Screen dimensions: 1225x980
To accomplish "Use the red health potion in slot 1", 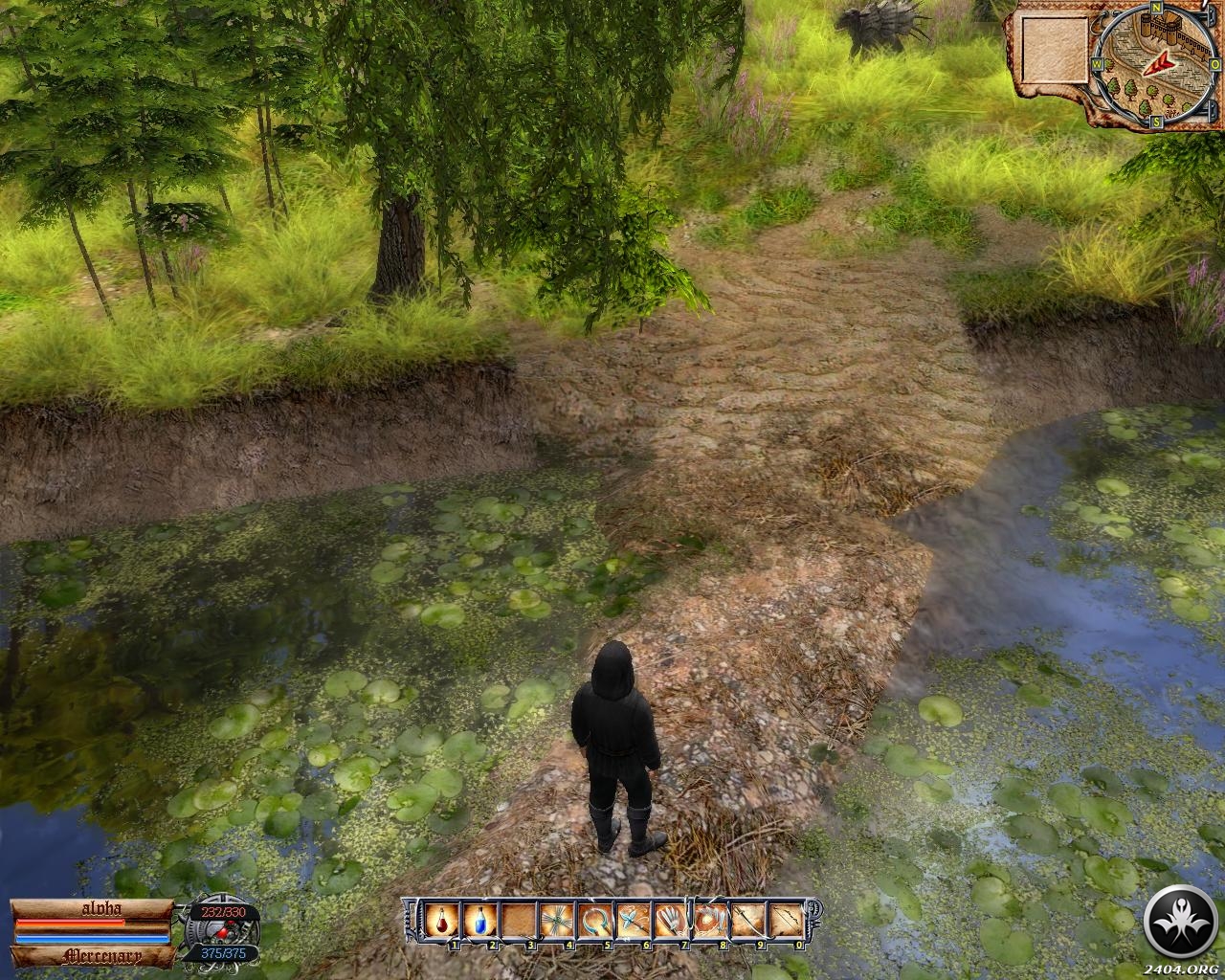I will [441, 922].
